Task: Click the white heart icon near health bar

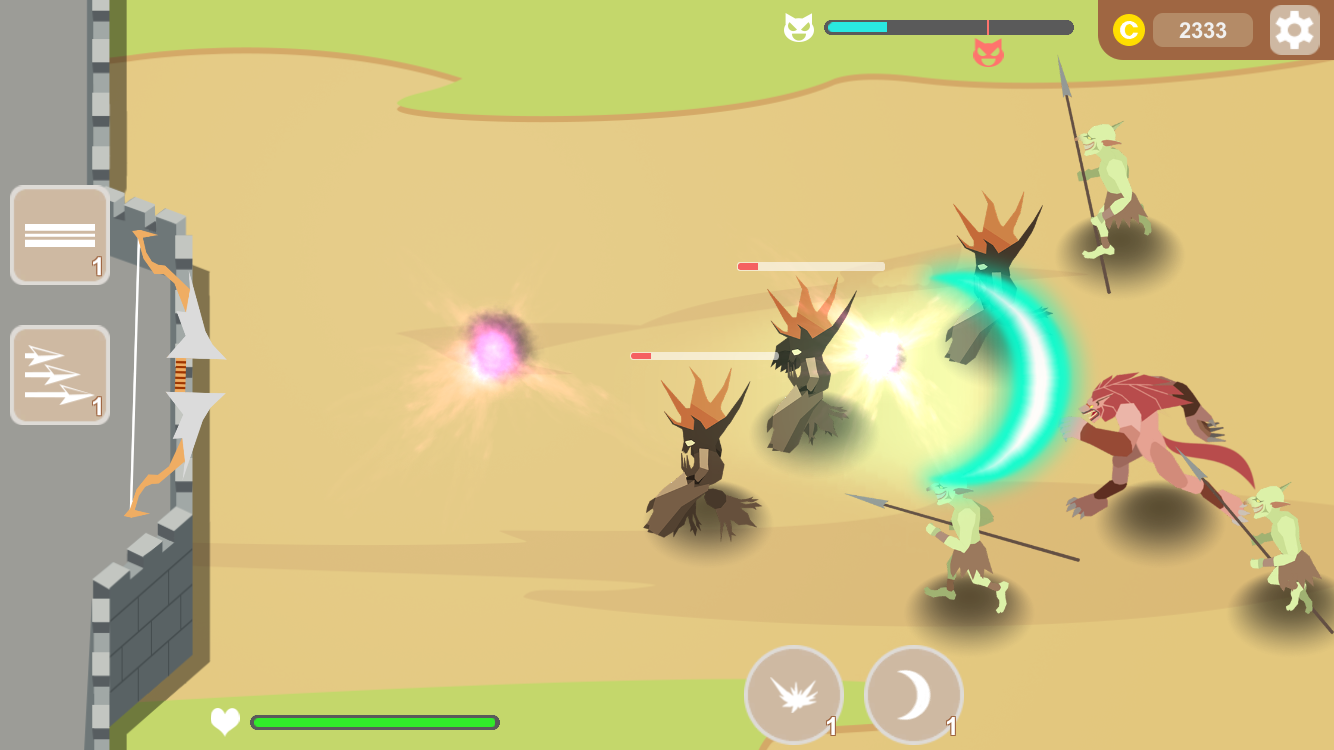Action: tap(224, 721)
